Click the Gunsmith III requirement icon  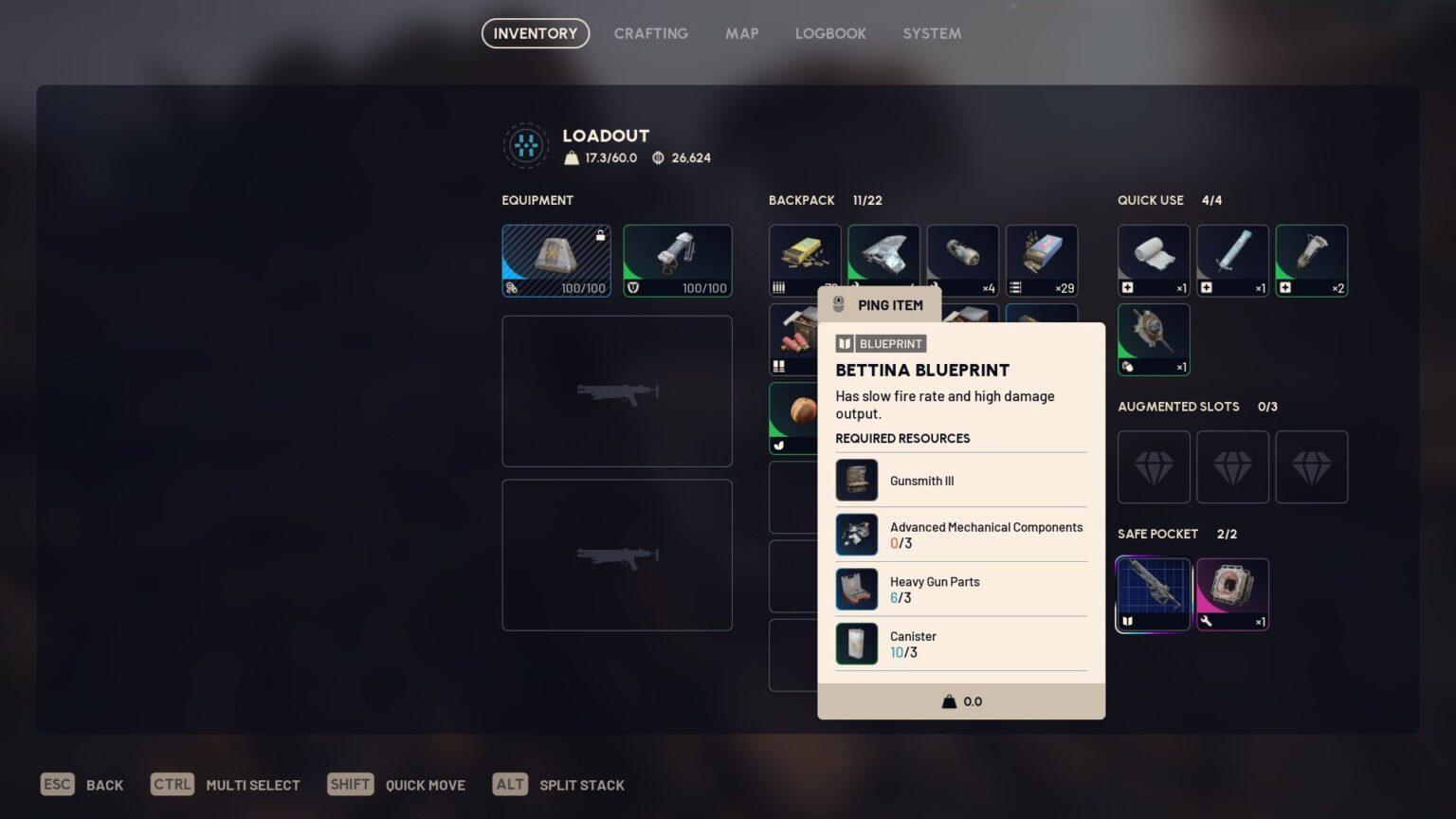856,480
